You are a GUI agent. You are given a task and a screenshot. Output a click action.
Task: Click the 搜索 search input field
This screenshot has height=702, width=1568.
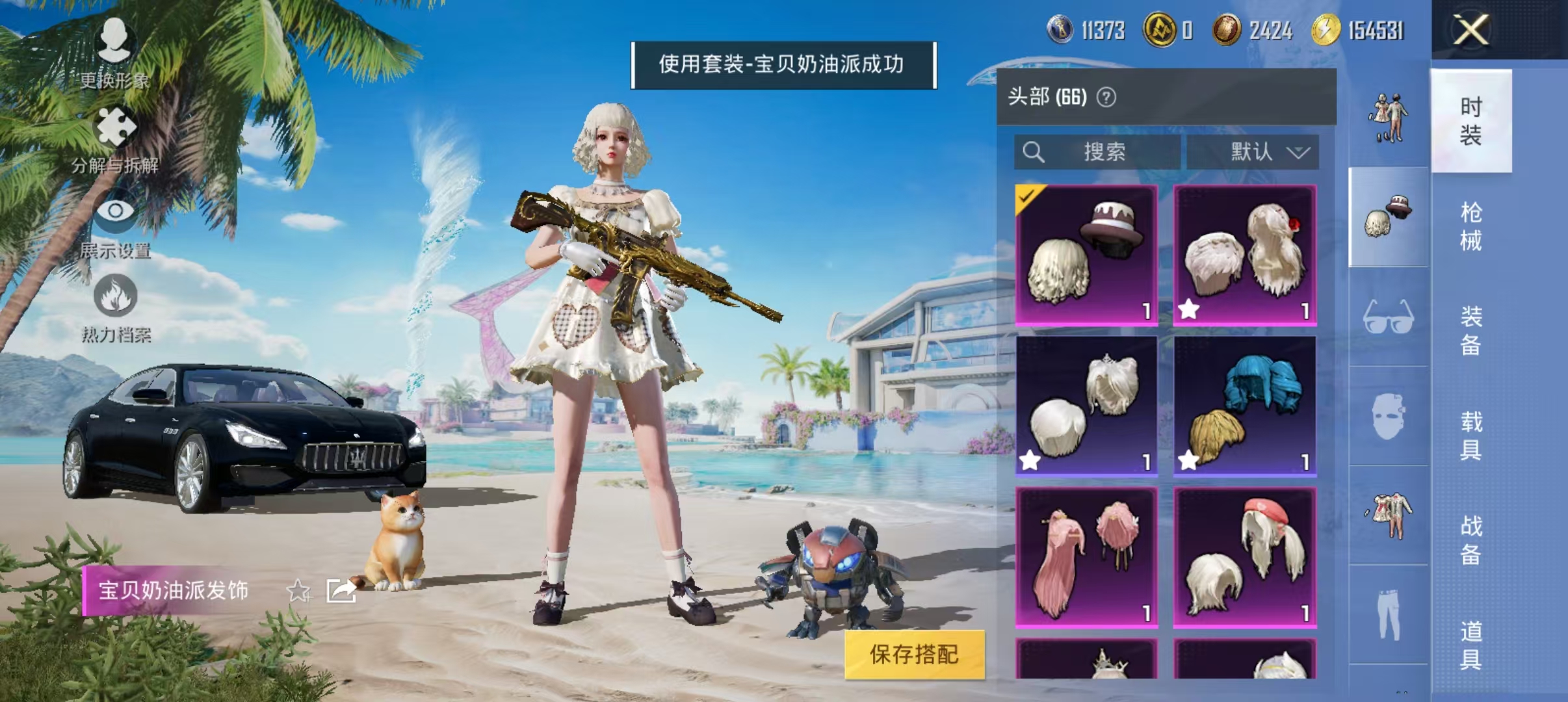tap(1099, 152)
